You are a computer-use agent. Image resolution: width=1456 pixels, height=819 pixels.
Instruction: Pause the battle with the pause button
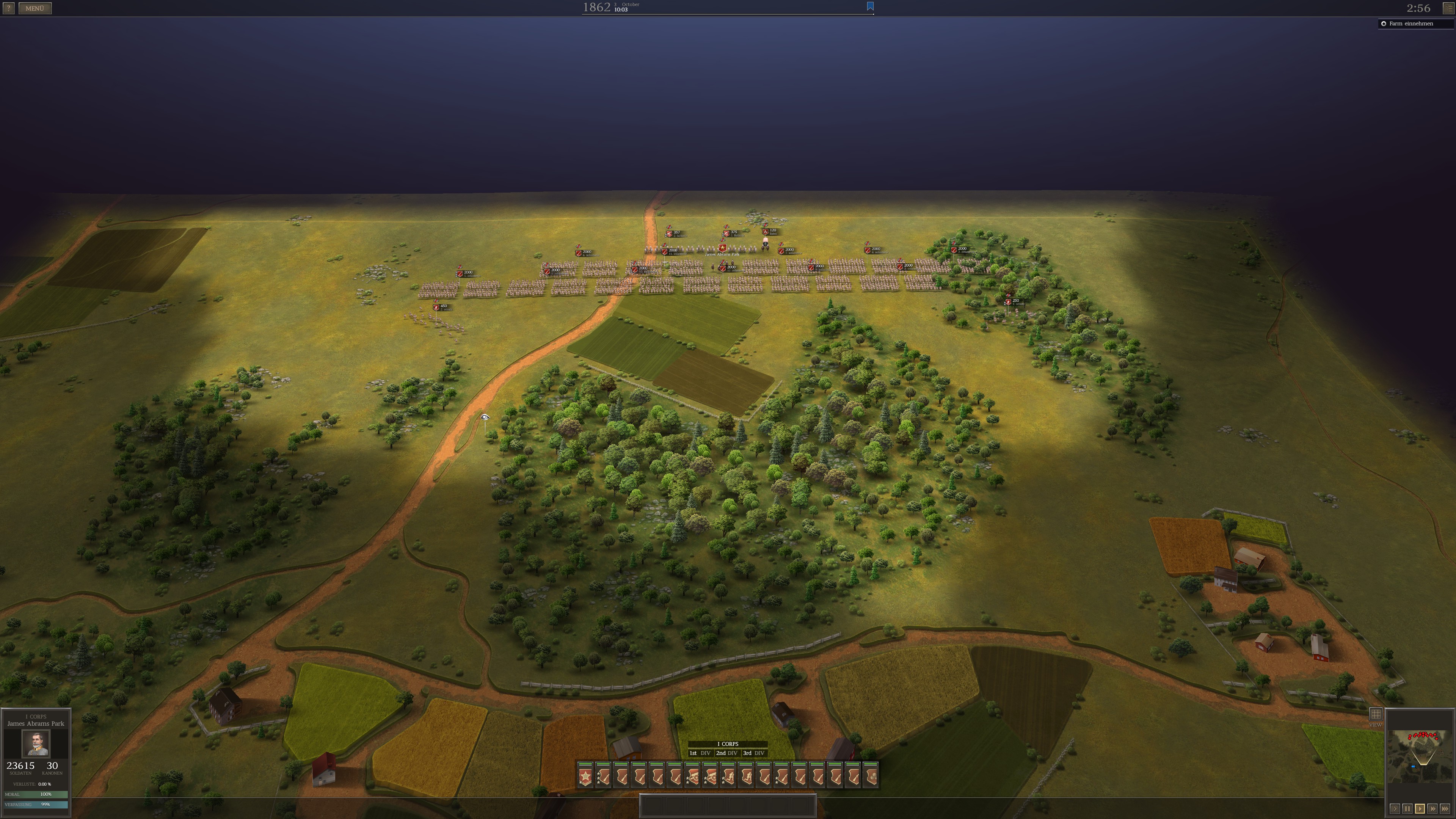click(1407, 809)
